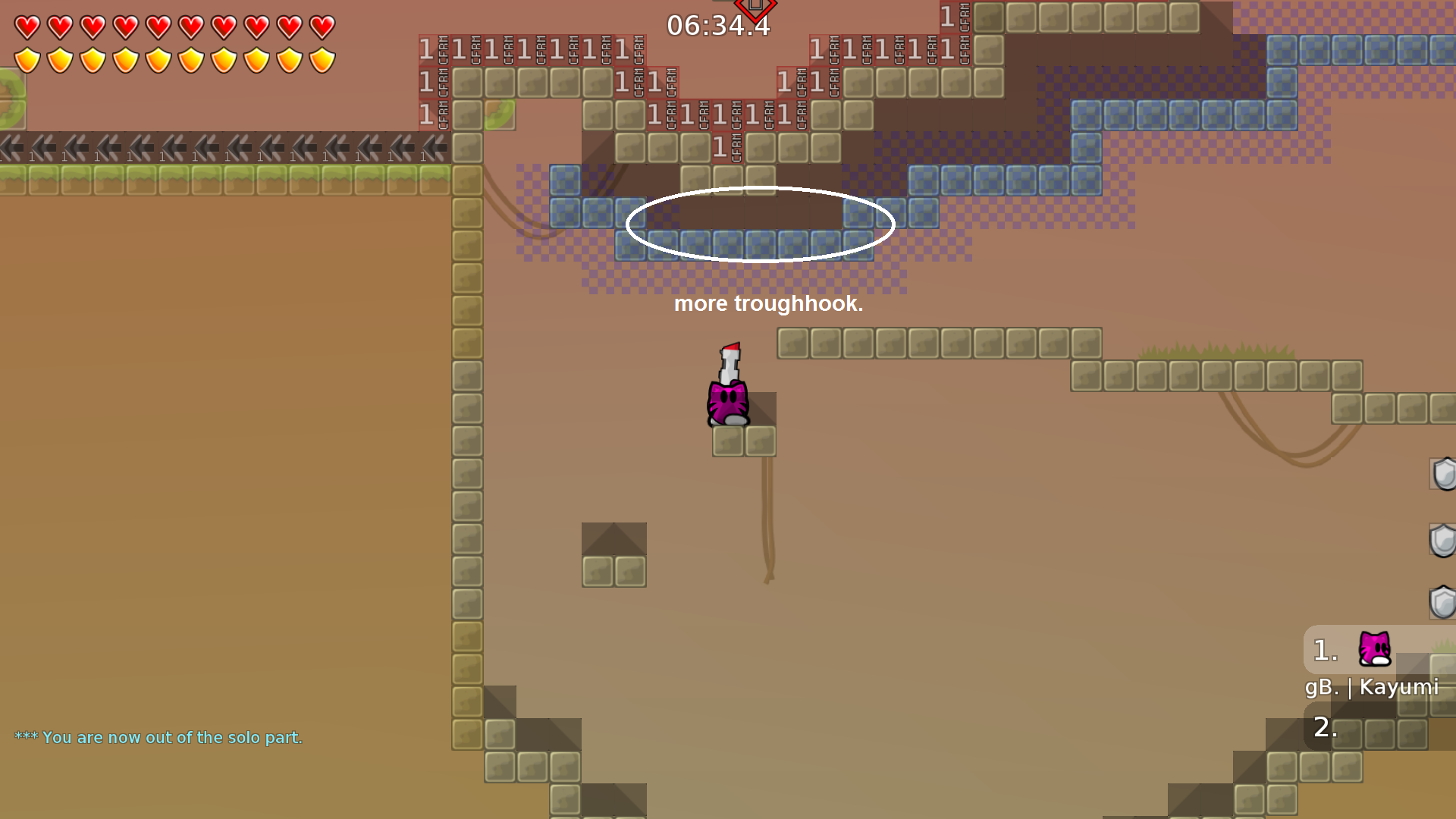Click the 'gB. | Kayumi' player name
Image resolution: width=1456 pixels, height=819 pixels.
[x=1373, y=689]
